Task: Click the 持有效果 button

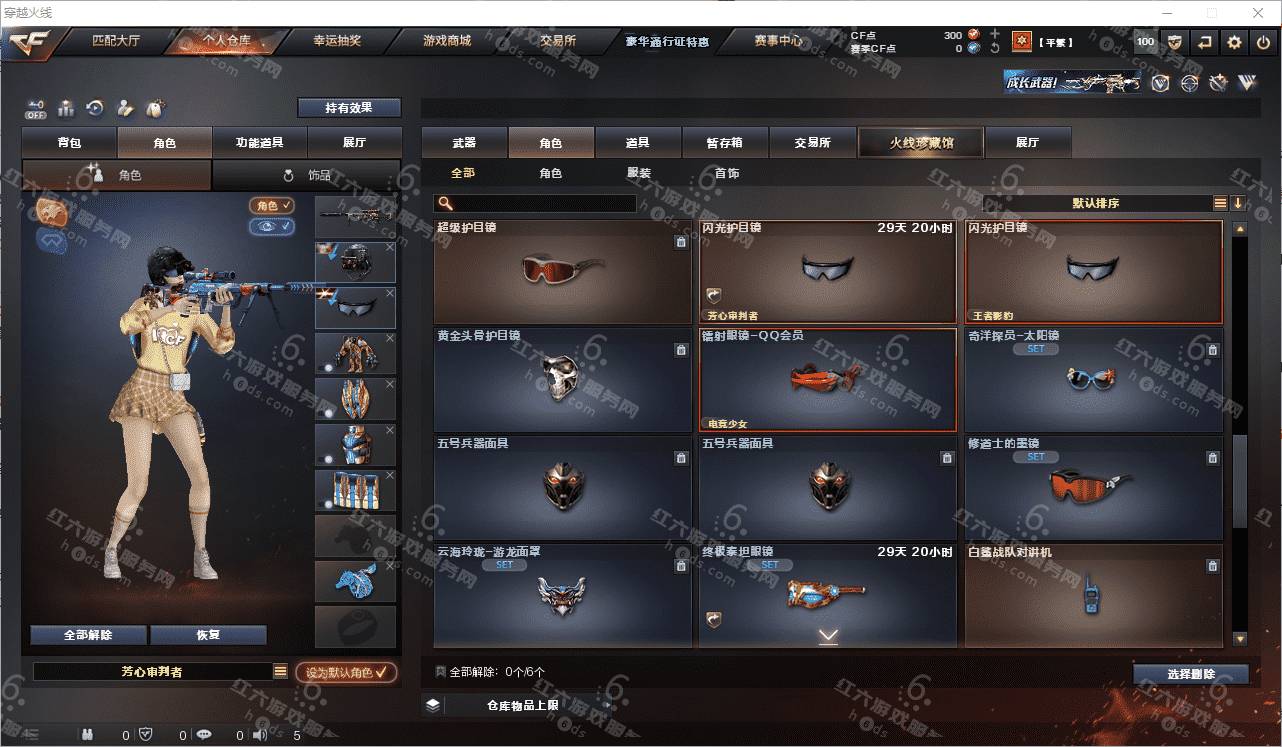Action: [348, 108]
